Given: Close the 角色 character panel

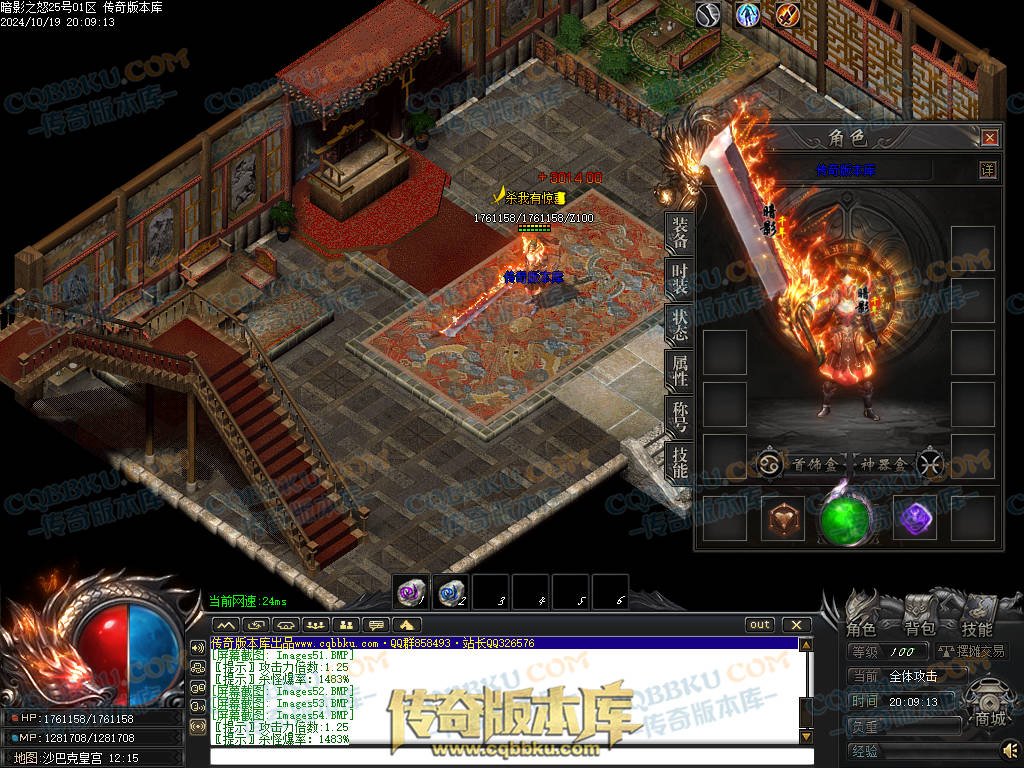Looking at the screenshot, I should click(x=989, y=138).
